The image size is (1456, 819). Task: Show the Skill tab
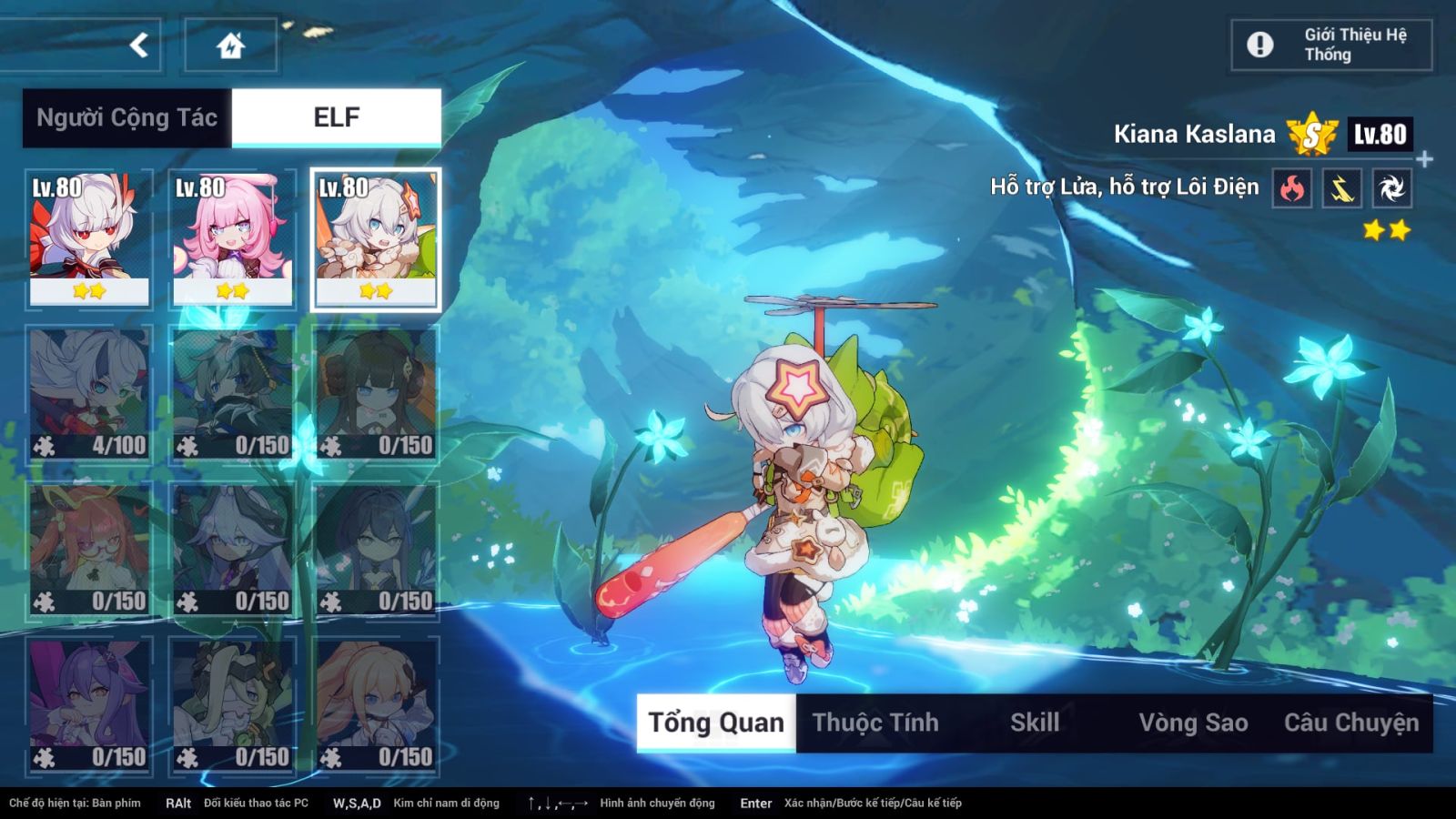[1035, 723]
